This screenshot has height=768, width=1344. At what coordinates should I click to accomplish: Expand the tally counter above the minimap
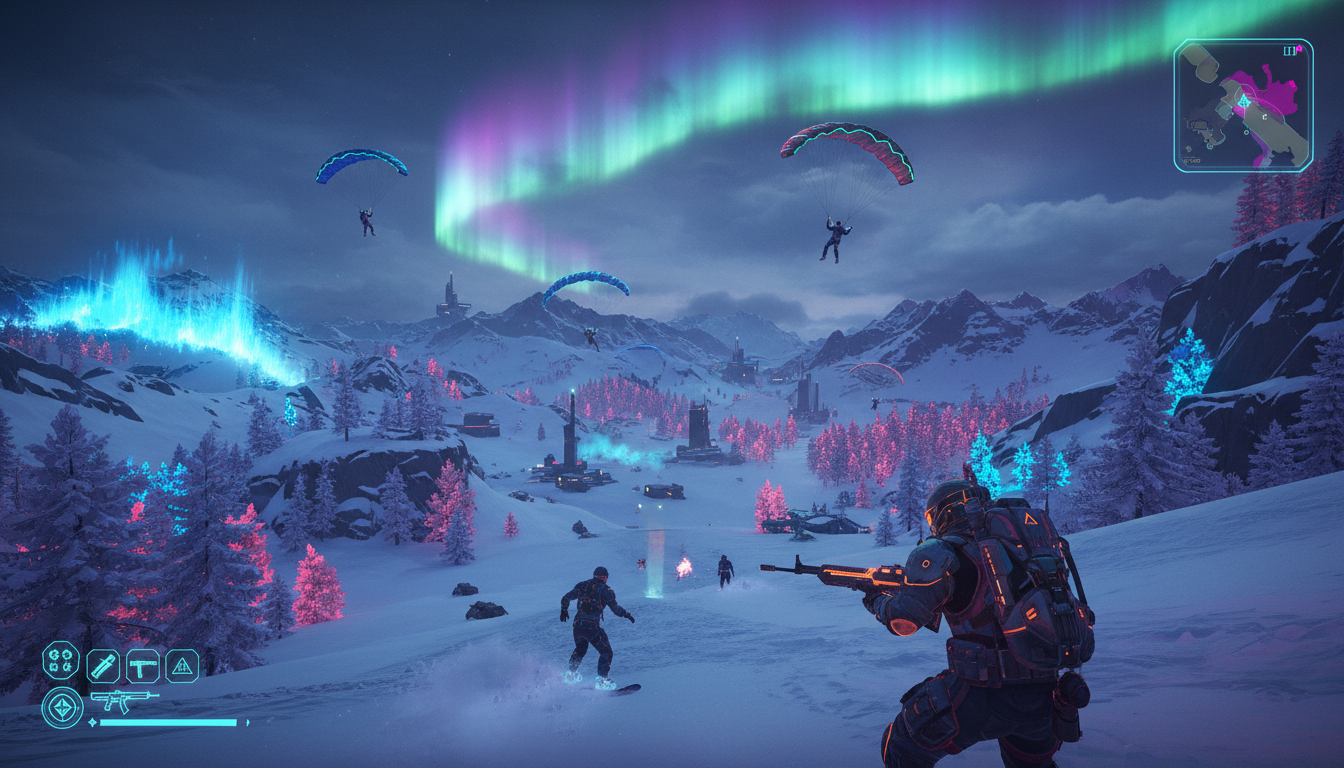pos(1291,50)
